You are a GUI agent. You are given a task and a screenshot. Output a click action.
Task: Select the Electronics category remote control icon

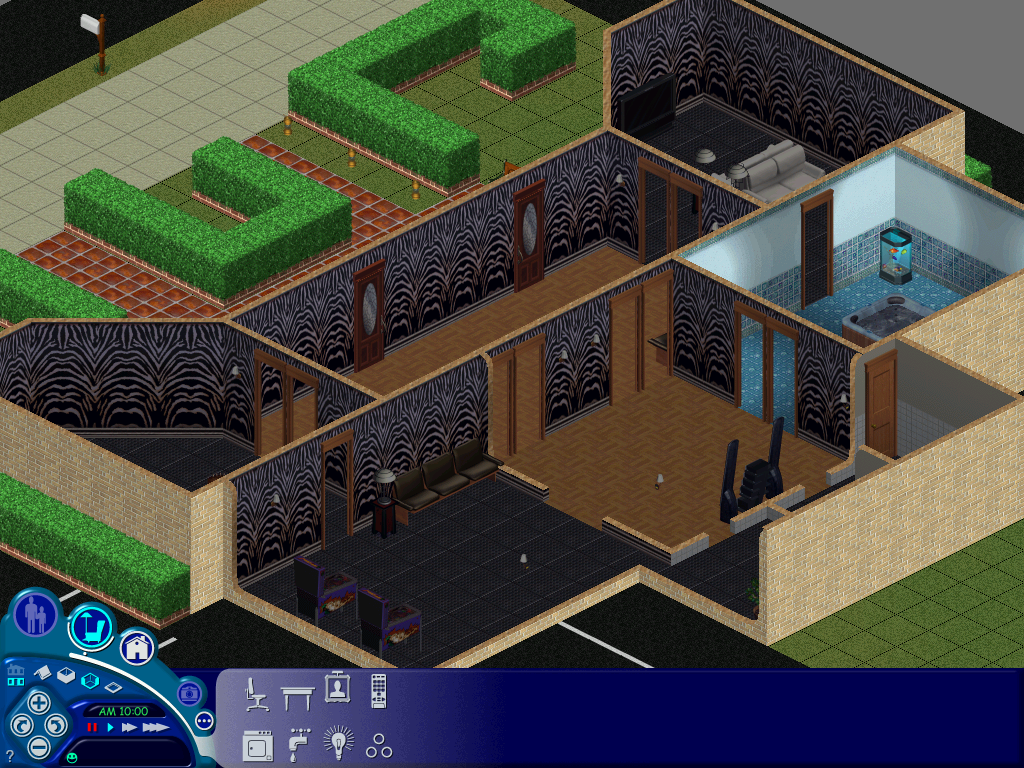click(378, 691)
